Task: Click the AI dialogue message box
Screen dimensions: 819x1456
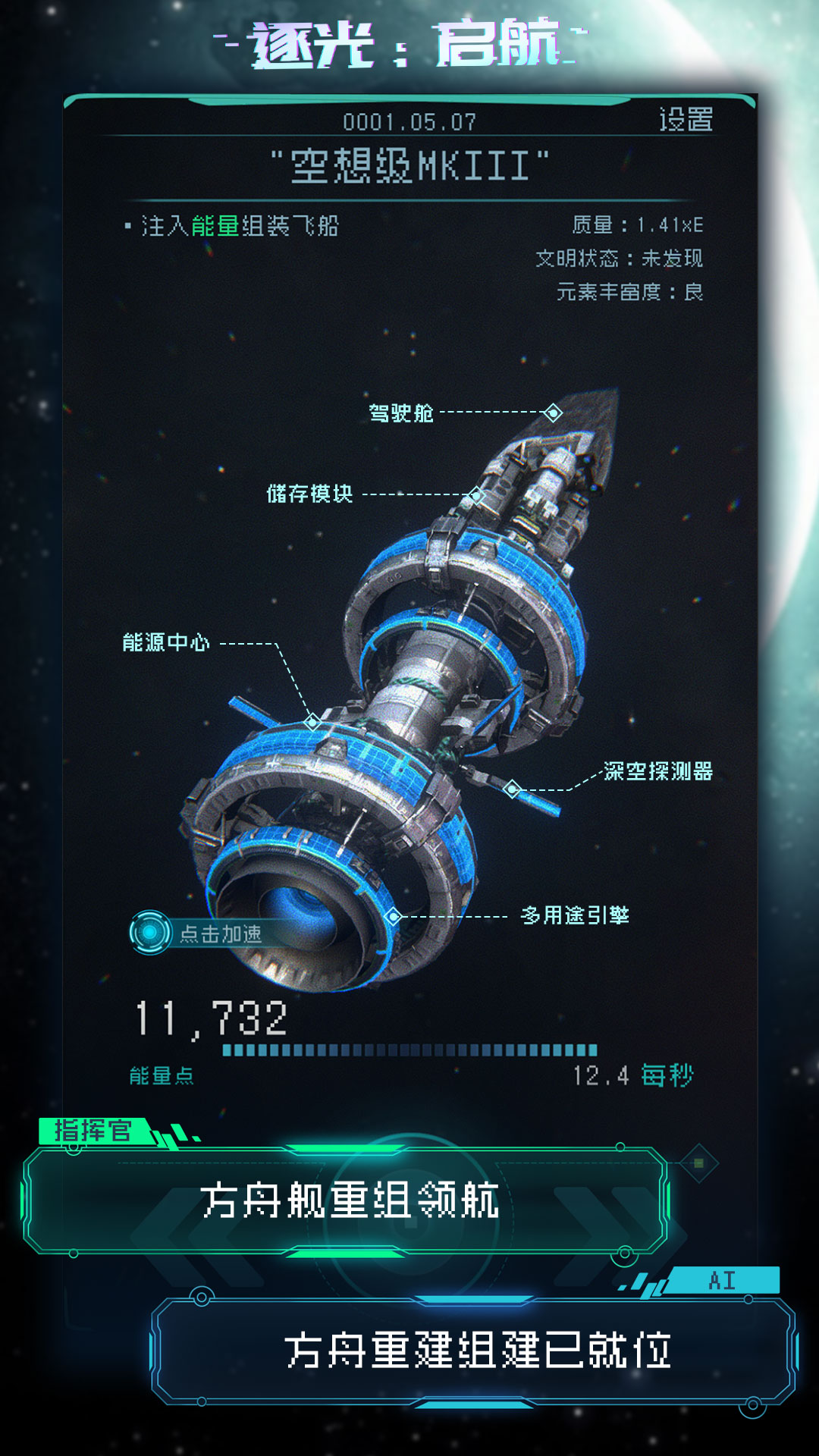Action: pos(475,1351)
